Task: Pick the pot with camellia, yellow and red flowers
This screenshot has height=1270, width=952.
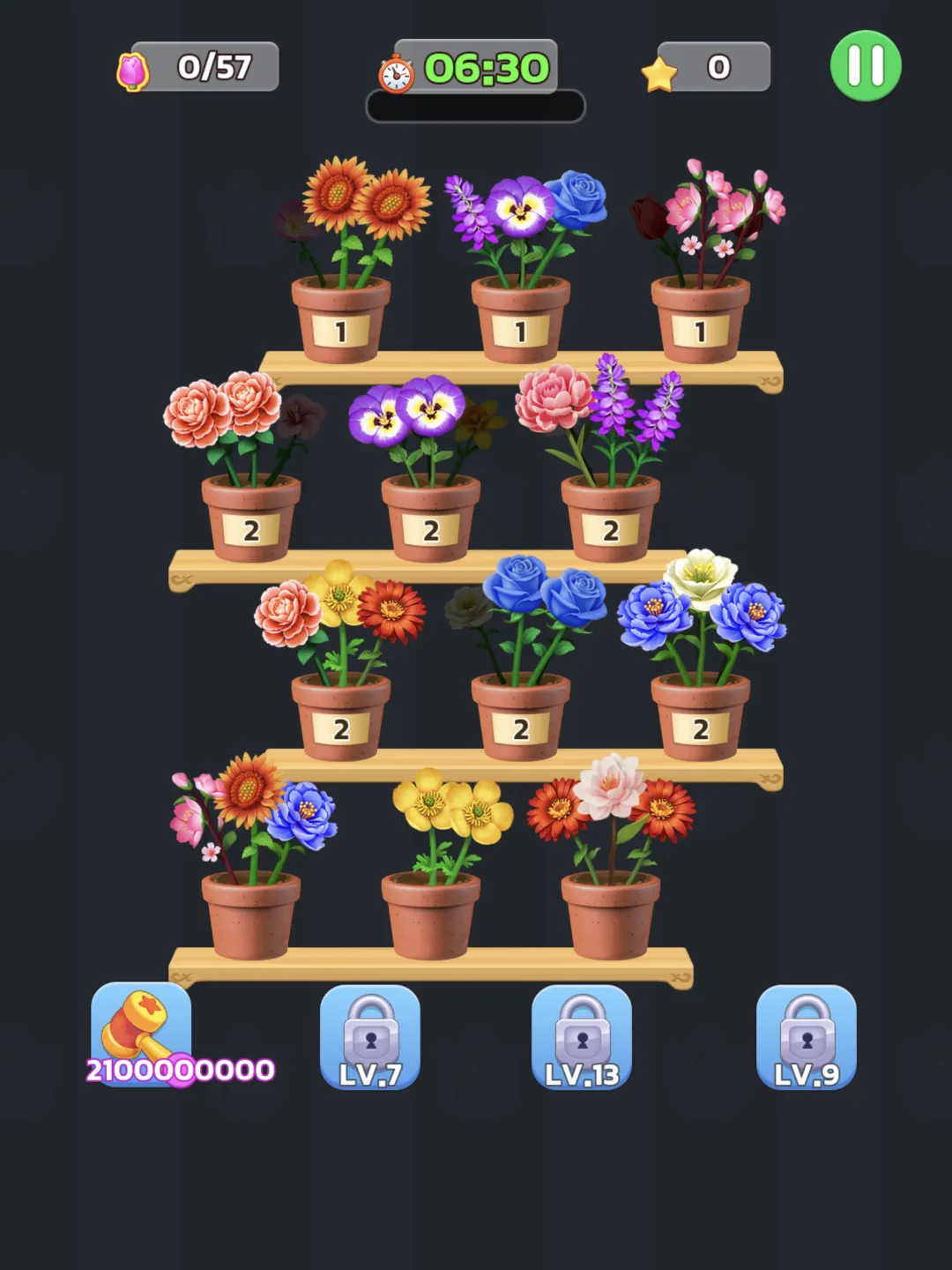Action: [x=341, y=714]
